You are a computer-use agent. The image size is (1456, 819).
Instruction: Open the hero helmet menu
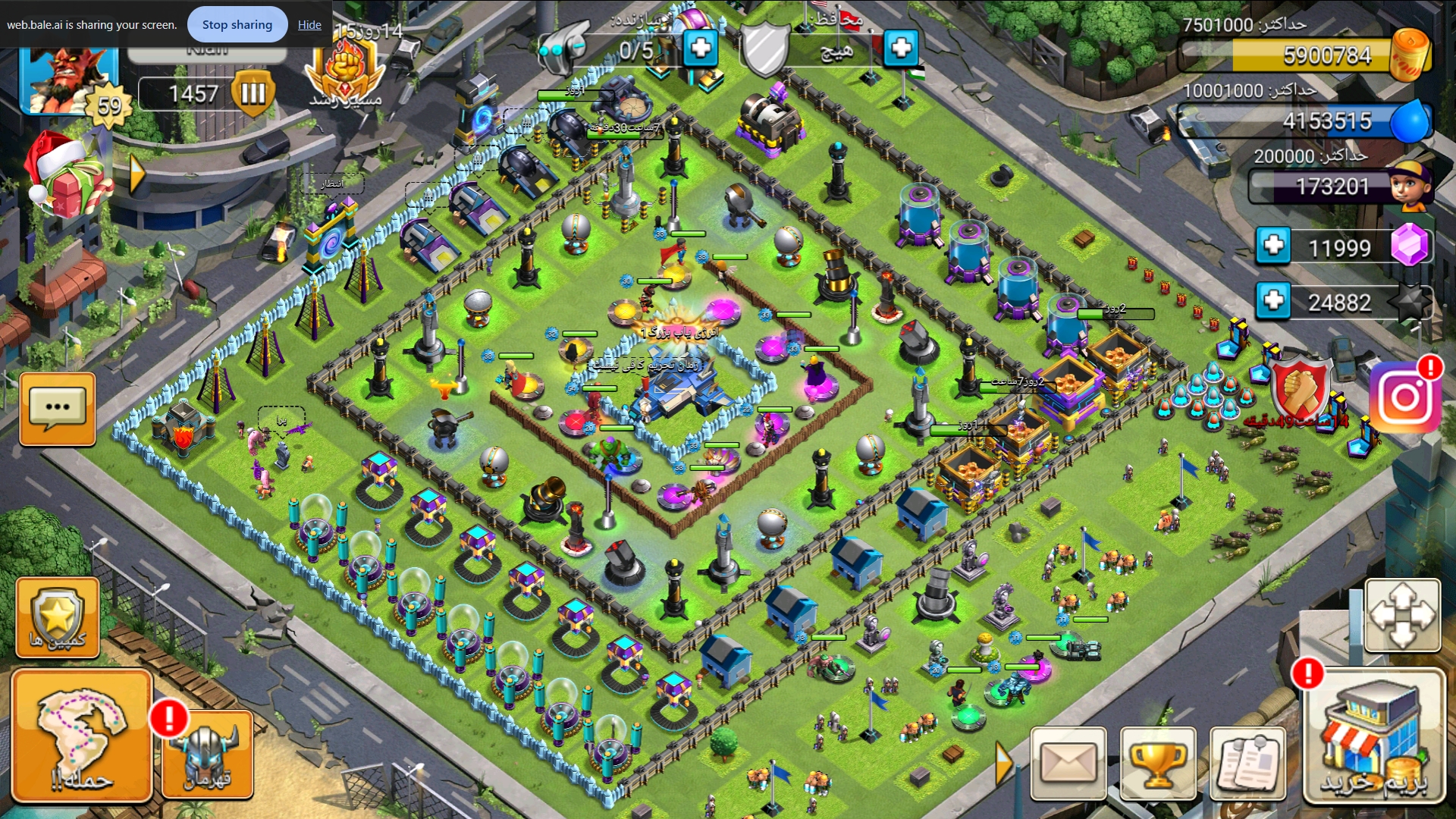(208, 755)
